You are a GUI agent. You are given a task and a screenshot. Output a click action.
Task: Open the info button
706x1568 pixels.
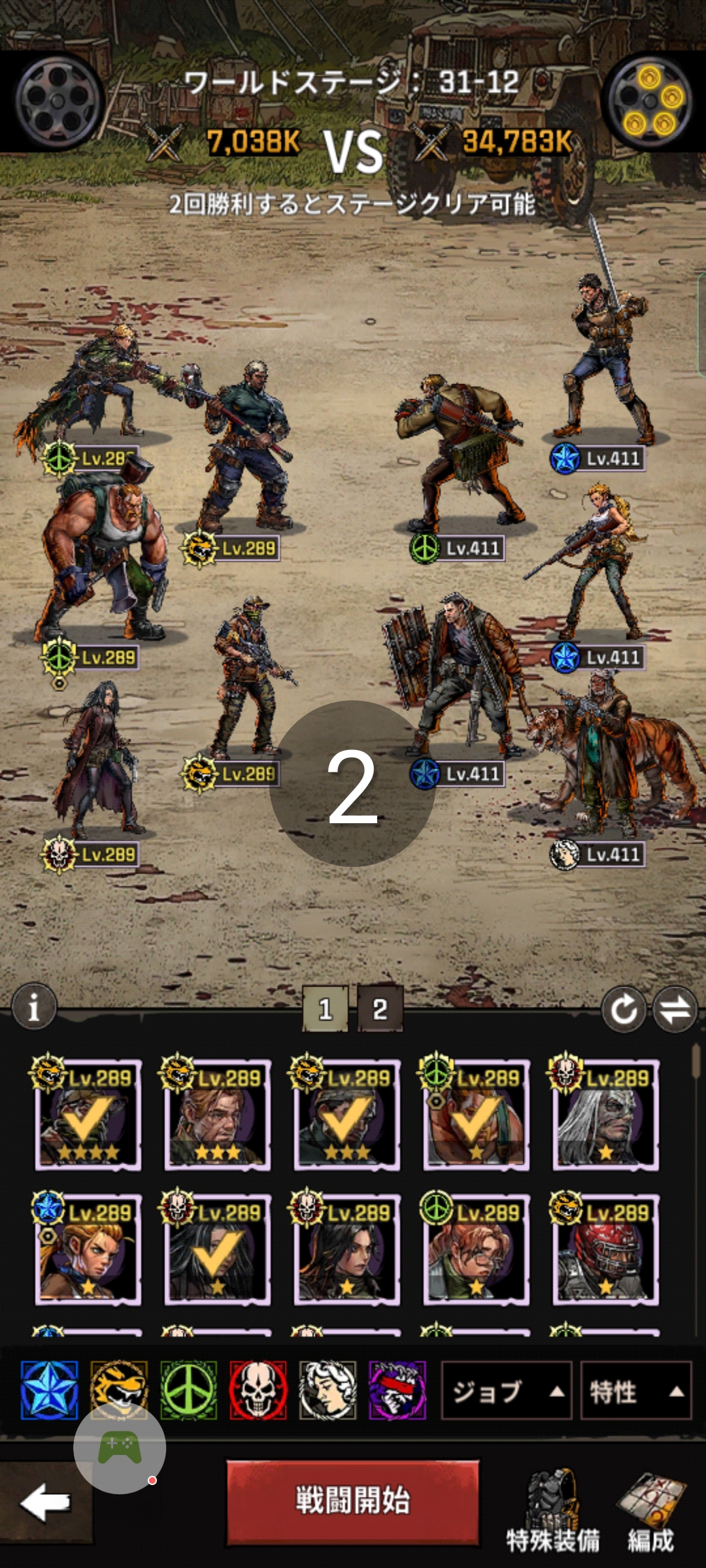[x=34, y=1007]
